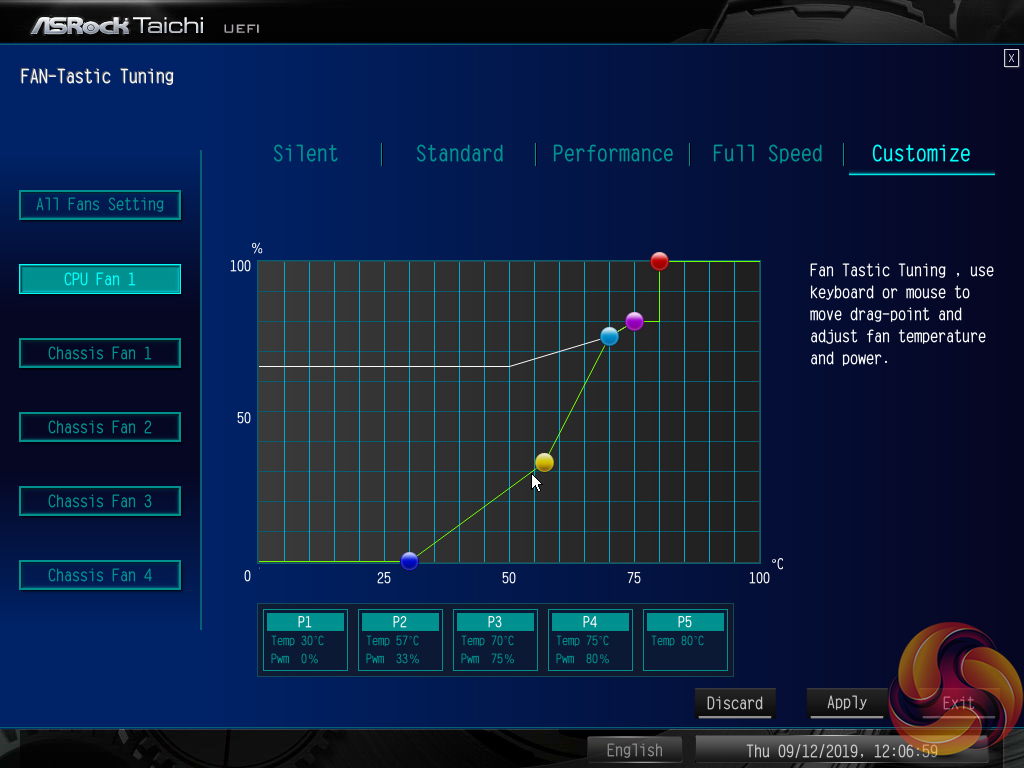Discard the fan curve changes
Screen dimensions: 1024x768
735,703
